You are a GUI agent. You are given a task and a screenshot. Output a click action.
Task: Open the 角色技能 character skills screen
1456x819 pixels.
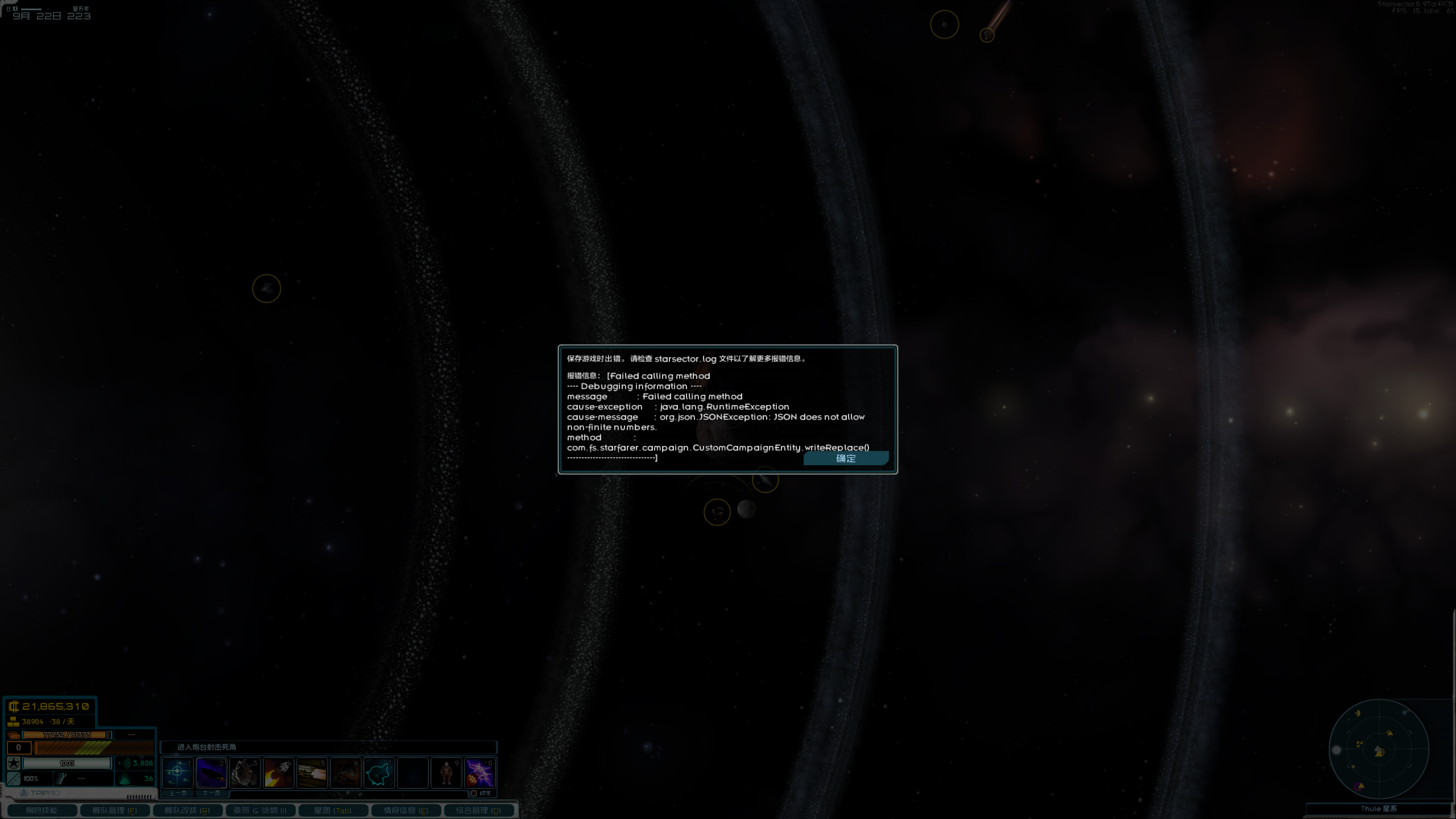point(42,810)
